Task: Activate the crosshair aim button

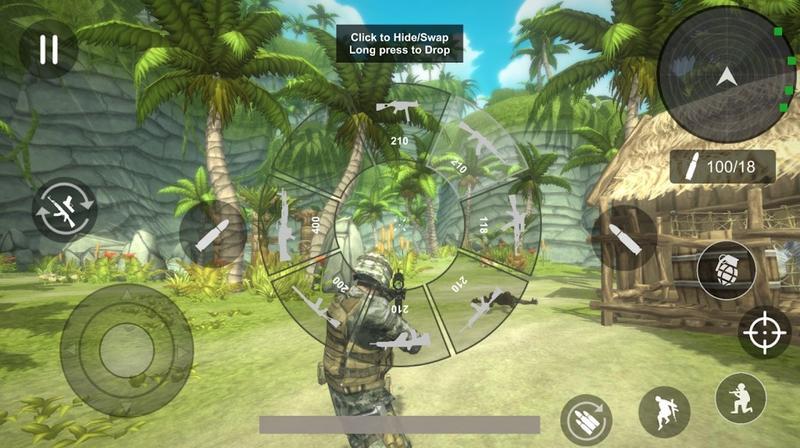Action: coord(765,333)
